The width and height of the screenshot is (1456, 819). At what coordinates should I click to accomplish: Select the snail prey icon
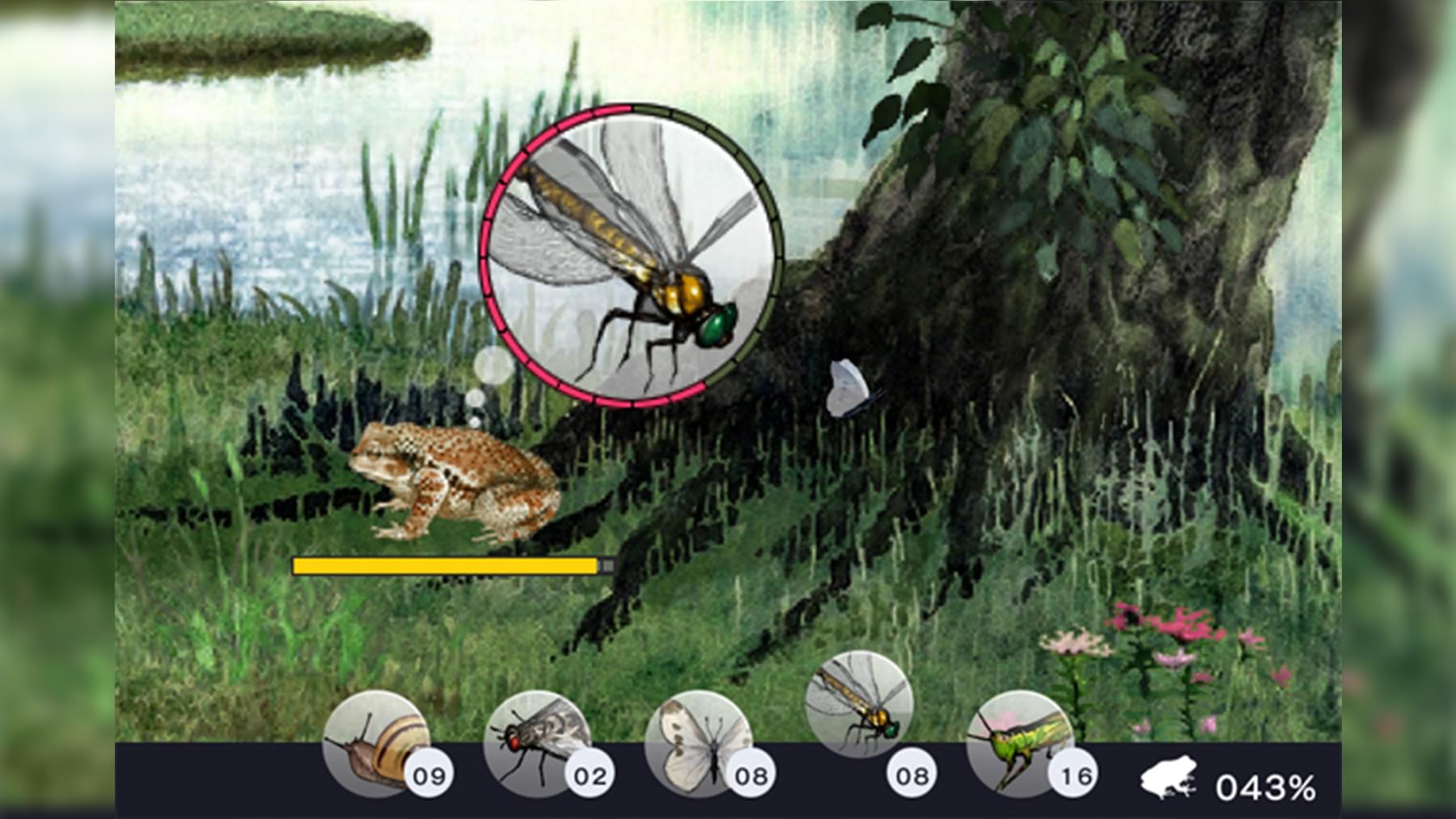coord(375,744)
